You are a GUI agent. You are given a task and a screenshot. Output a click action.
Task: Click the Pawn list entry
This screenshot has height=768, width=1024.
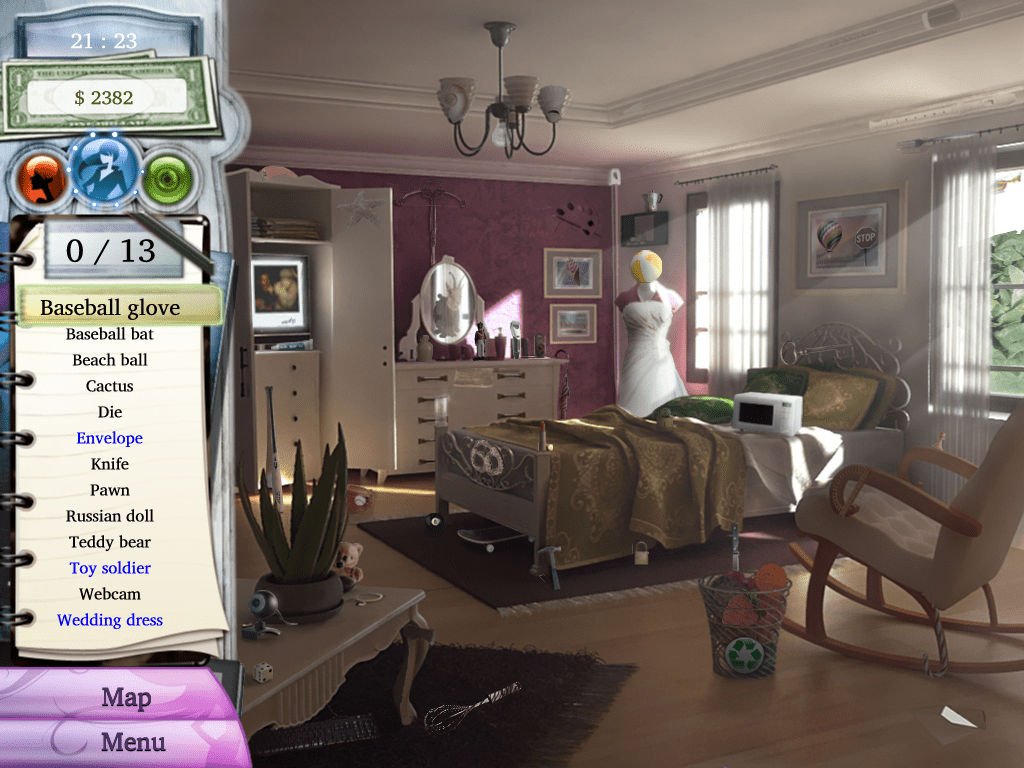click(110, 490)
